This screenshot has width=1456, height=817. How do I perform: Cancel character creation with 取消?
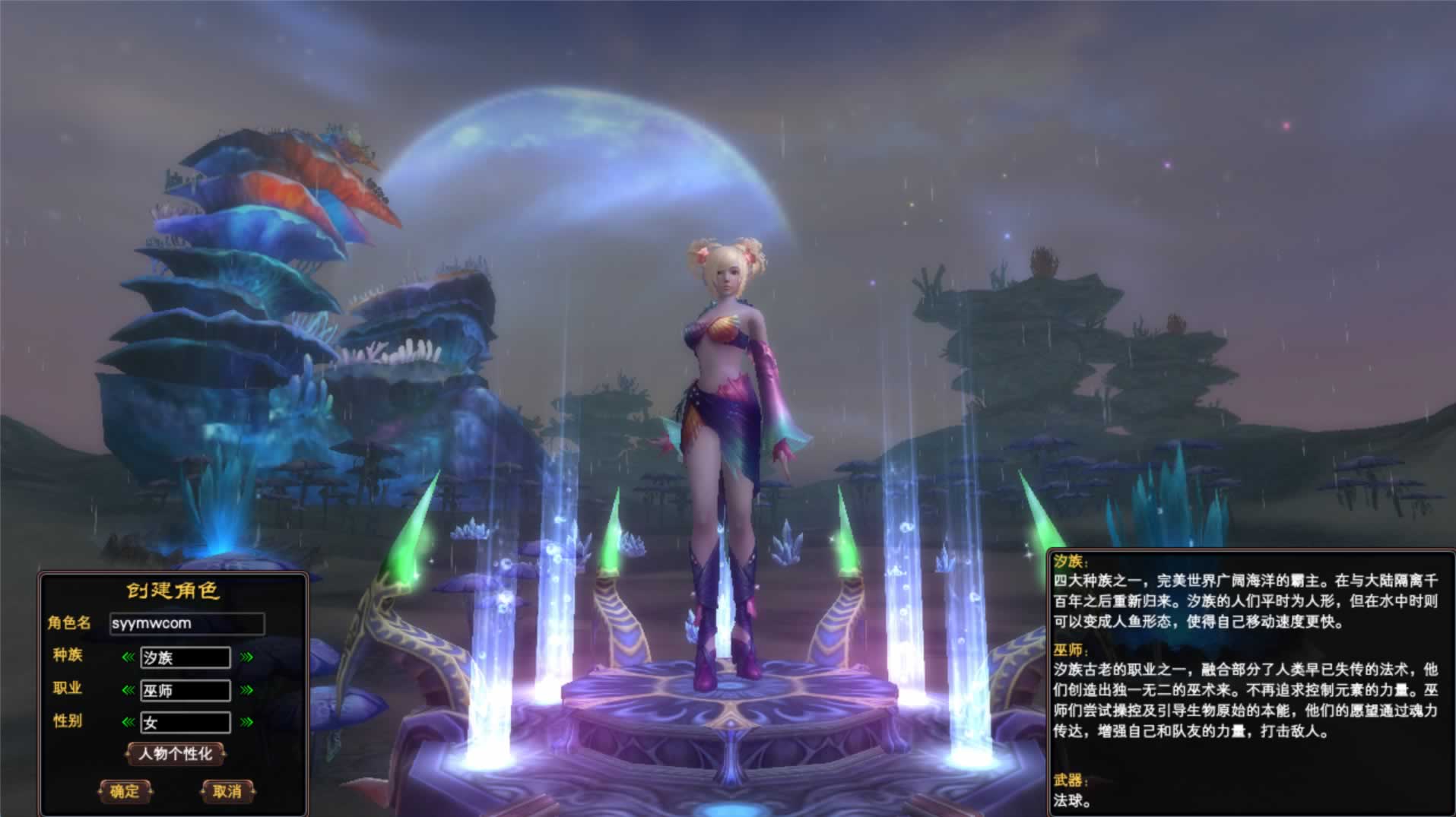point(227,791)
